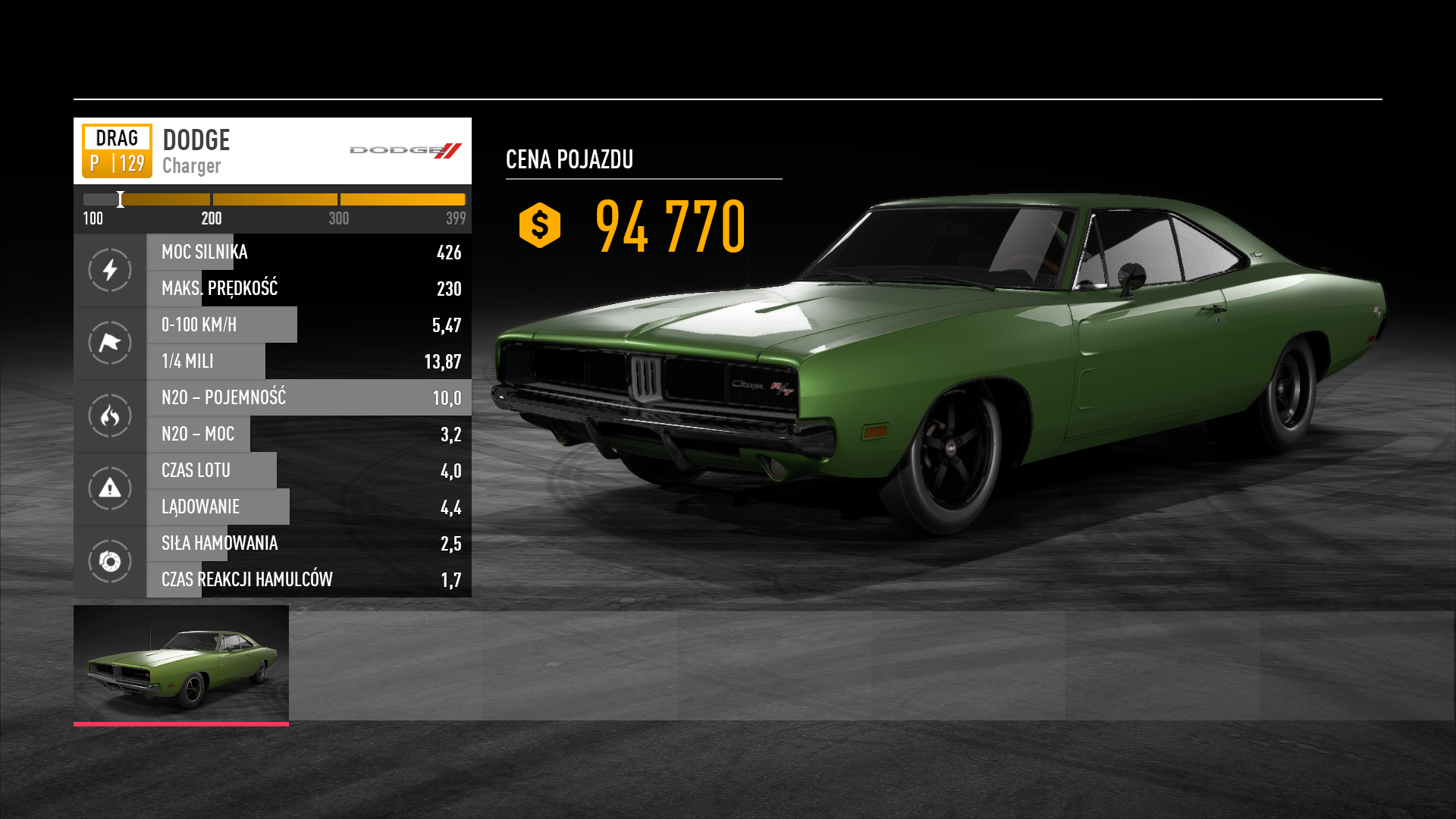
Task: Select the warning triangle airtime icon
Action: click(x=110, y=488)
